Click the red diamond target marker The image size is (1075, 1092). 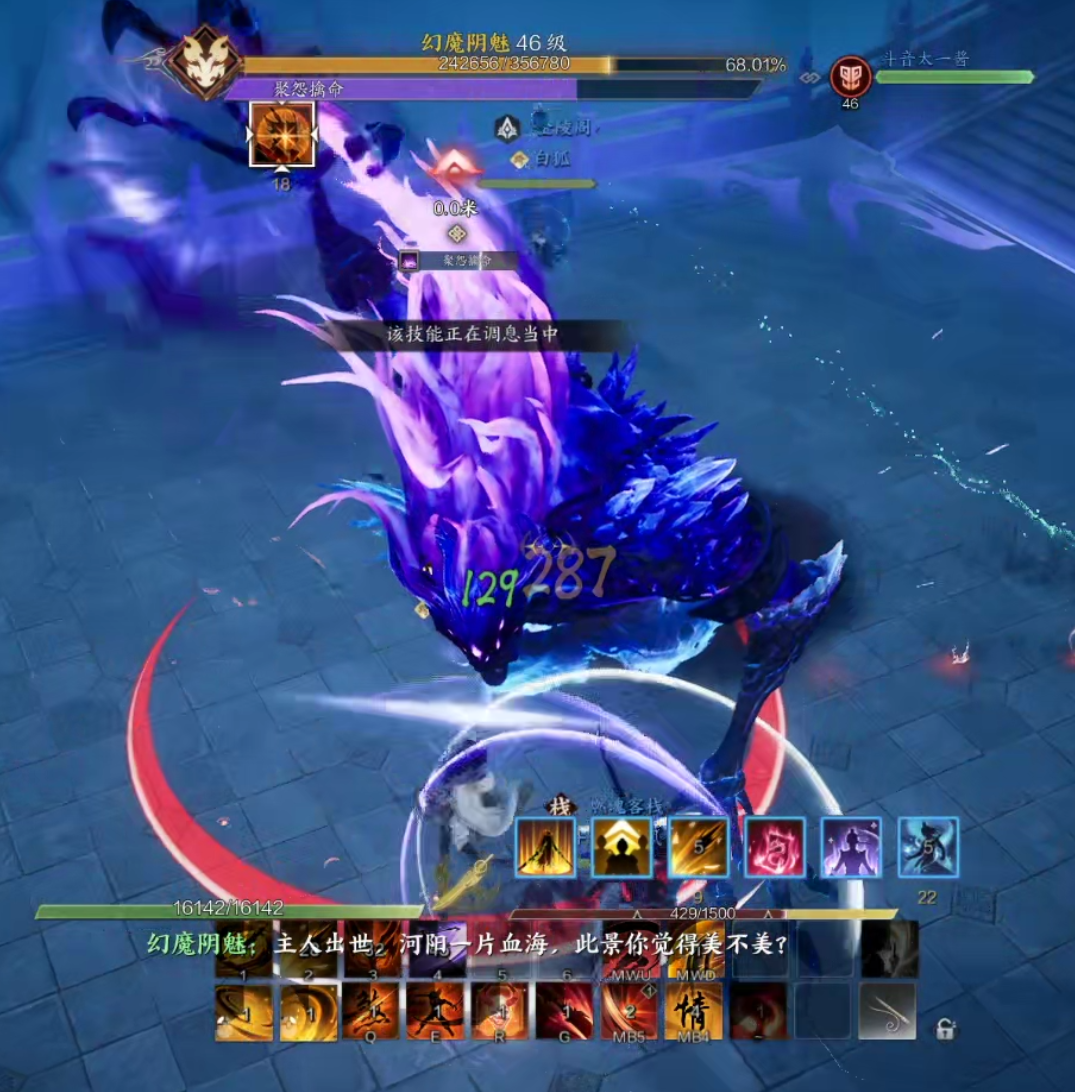tap(454, 167)
